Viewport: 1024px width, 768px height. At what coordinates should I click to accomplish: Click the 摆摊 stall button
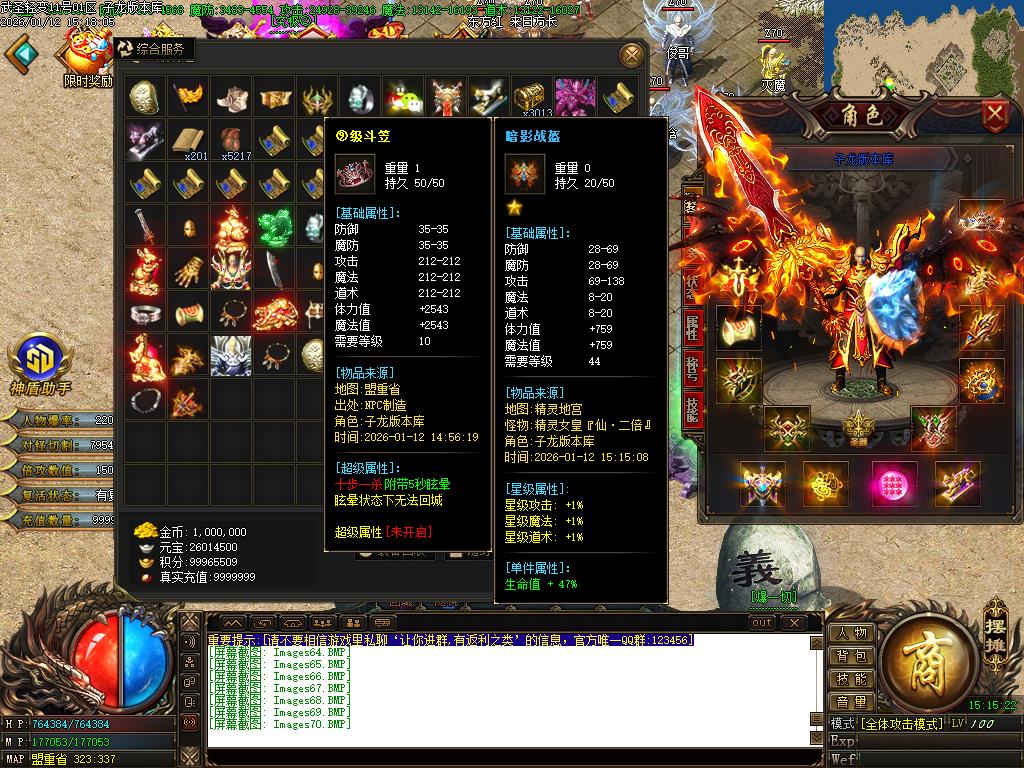993,622
